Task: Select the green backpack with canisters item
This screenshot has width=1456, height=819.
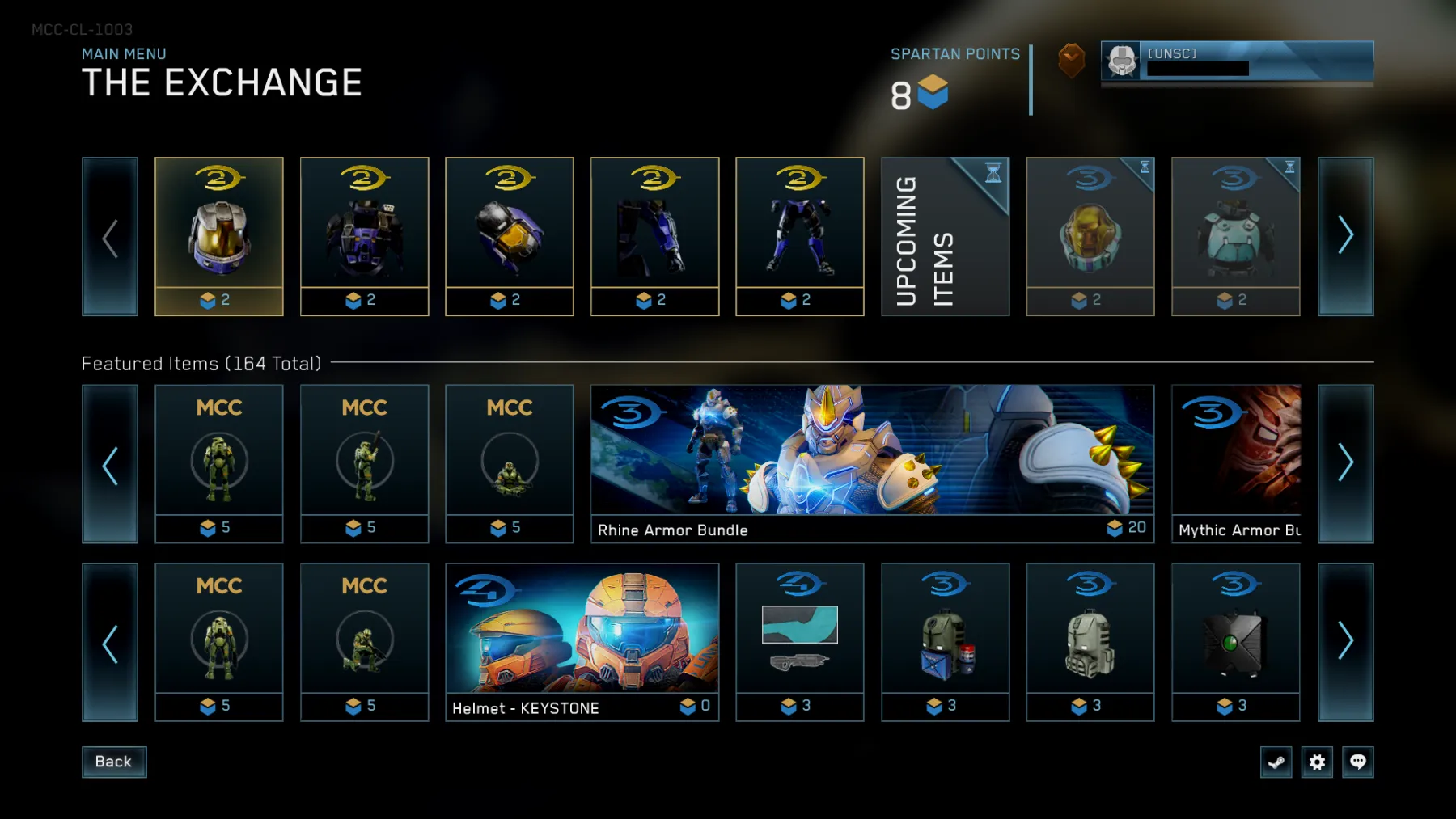Action: tap(945, 641)
